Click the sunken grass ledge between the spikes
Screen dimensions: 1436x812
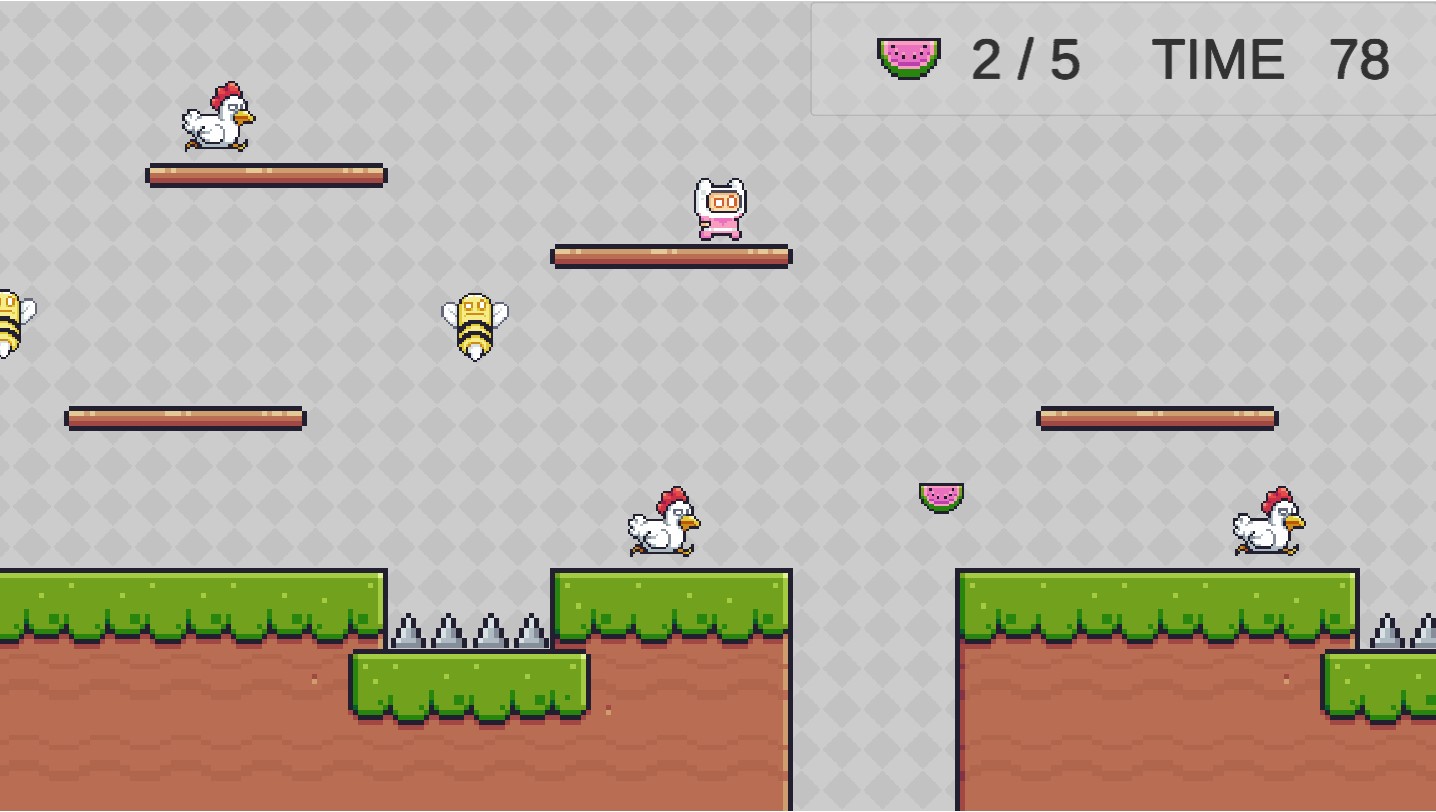pyautogui.click(x=468, y=685)
